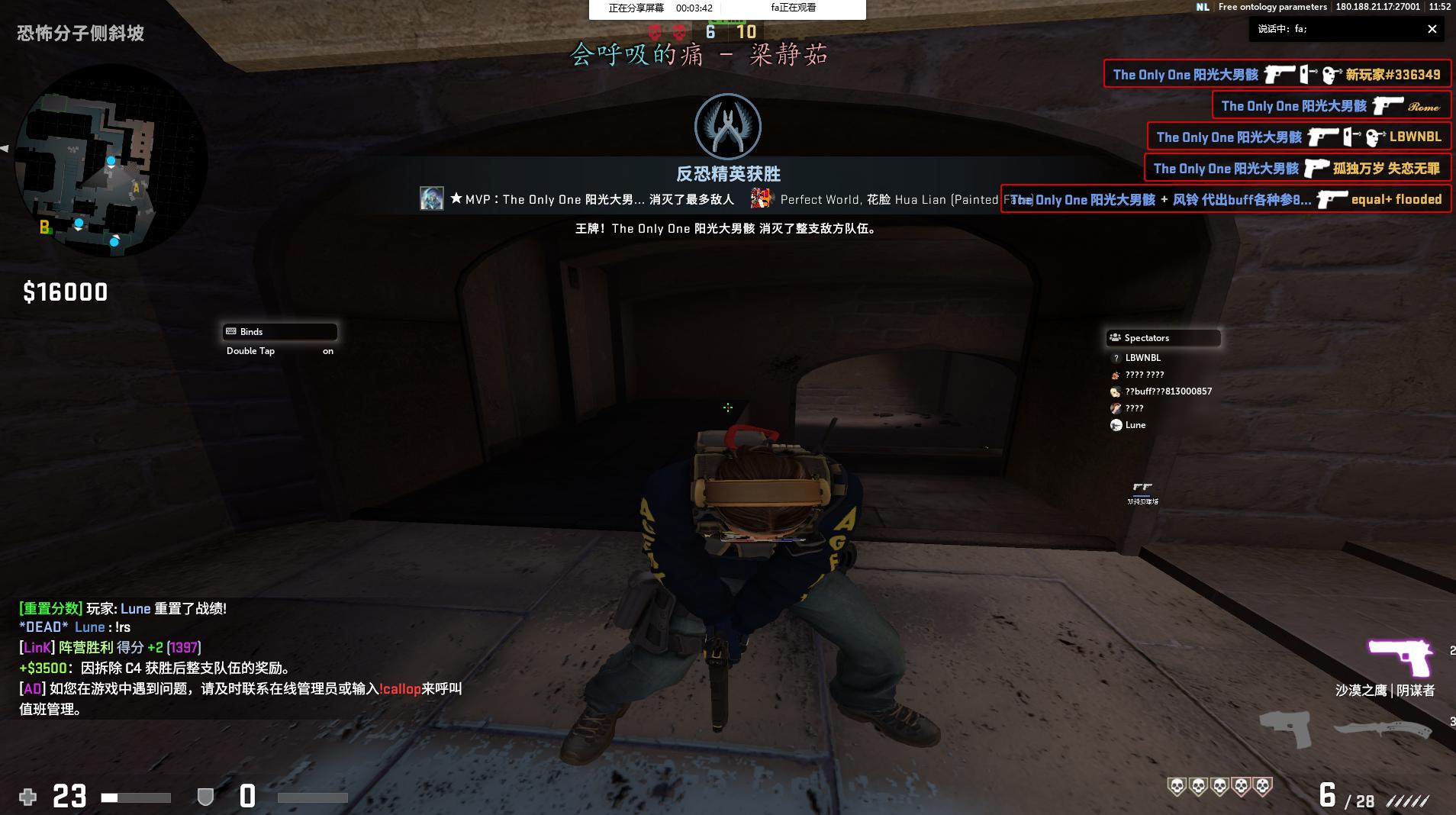Toggle the Double Tap bind entry
Screen dimensions: 1456x815
pyautogui.click(x=280, y=351)
